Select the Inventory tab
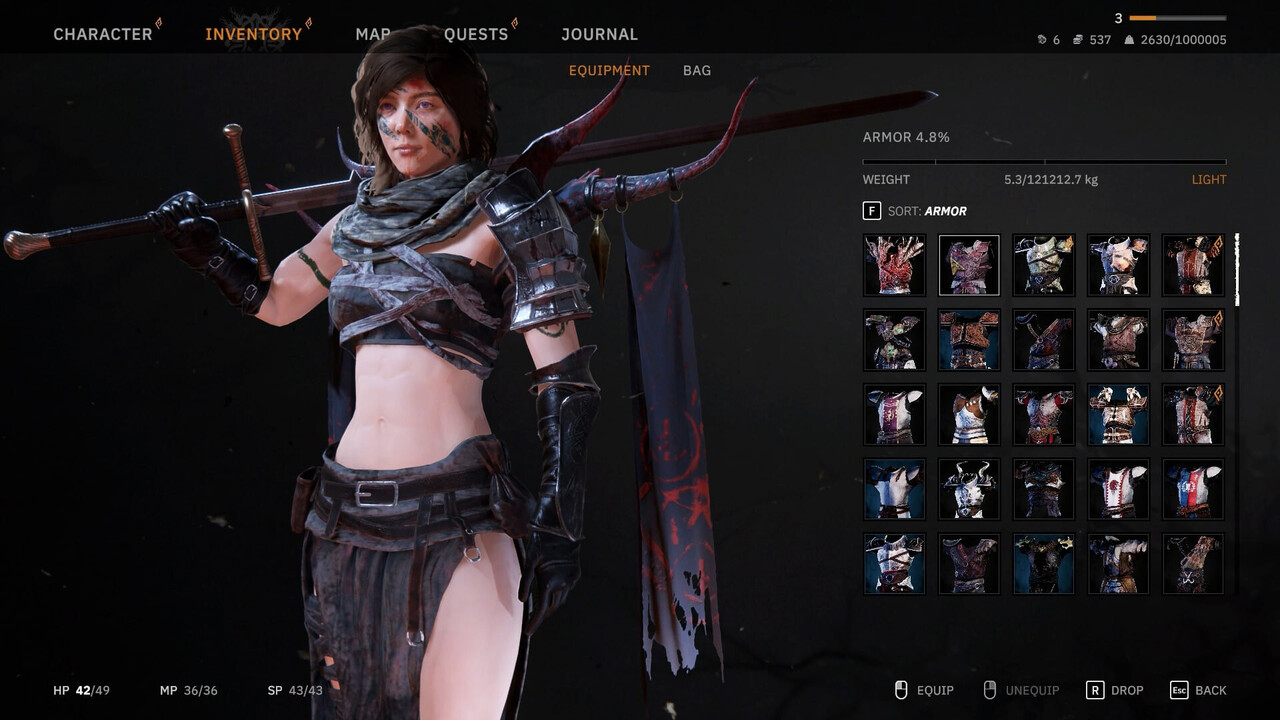 point(253,34)
